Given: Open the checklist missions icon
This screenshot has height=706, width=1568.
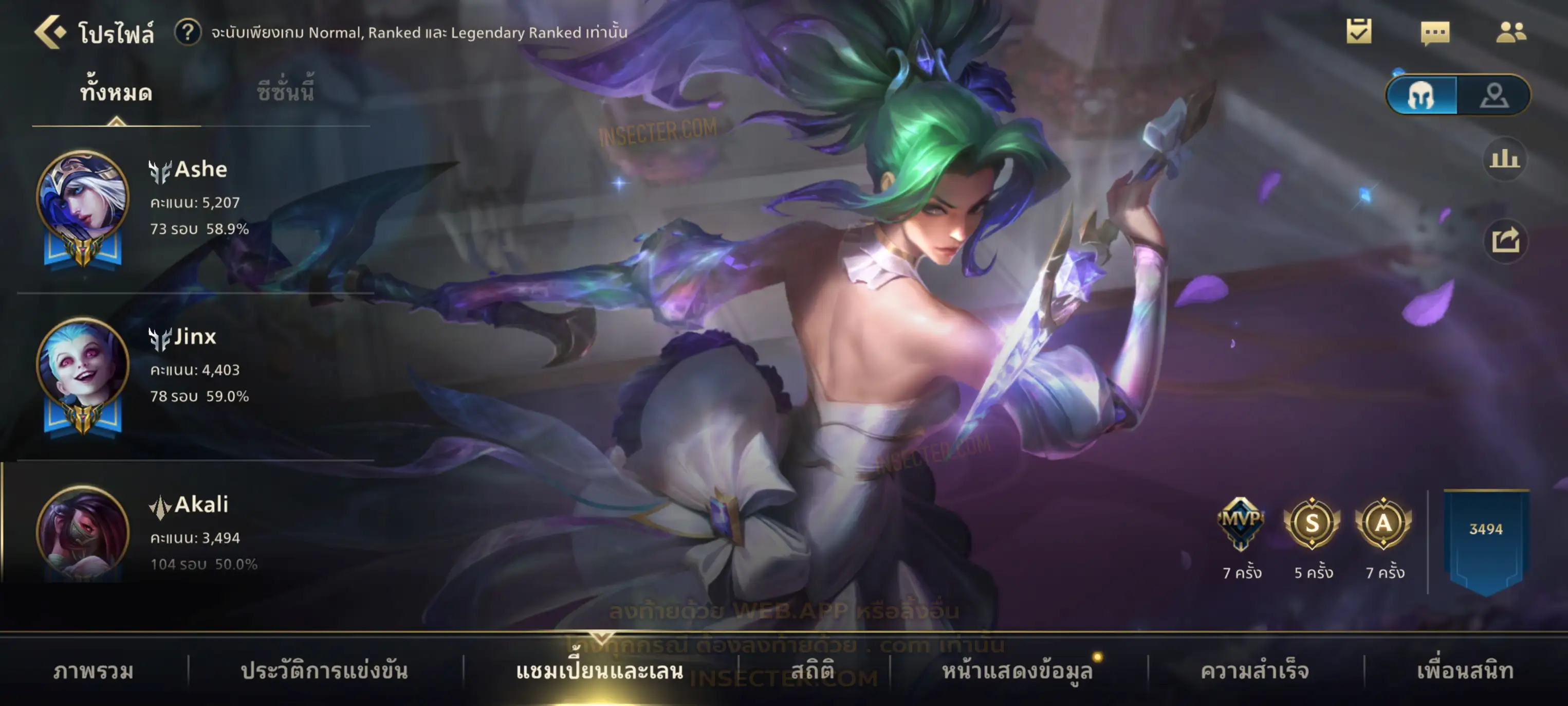Looking at the screenshot, I should click(x=1359, y=32).
